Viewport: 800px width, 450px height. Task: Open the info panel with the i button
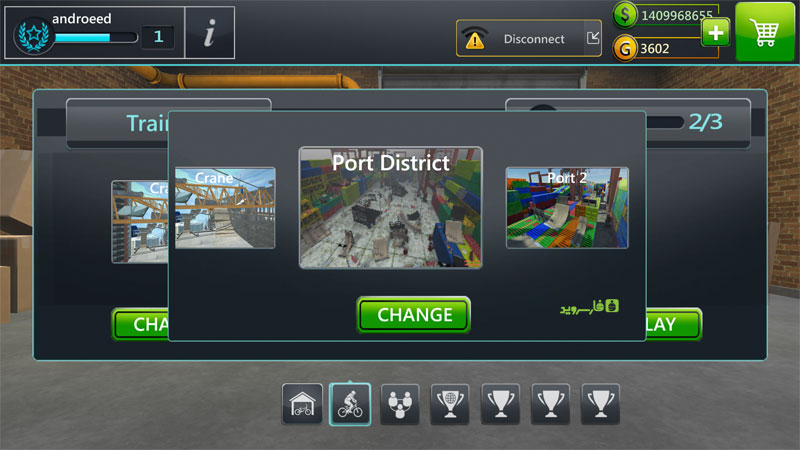209,34
